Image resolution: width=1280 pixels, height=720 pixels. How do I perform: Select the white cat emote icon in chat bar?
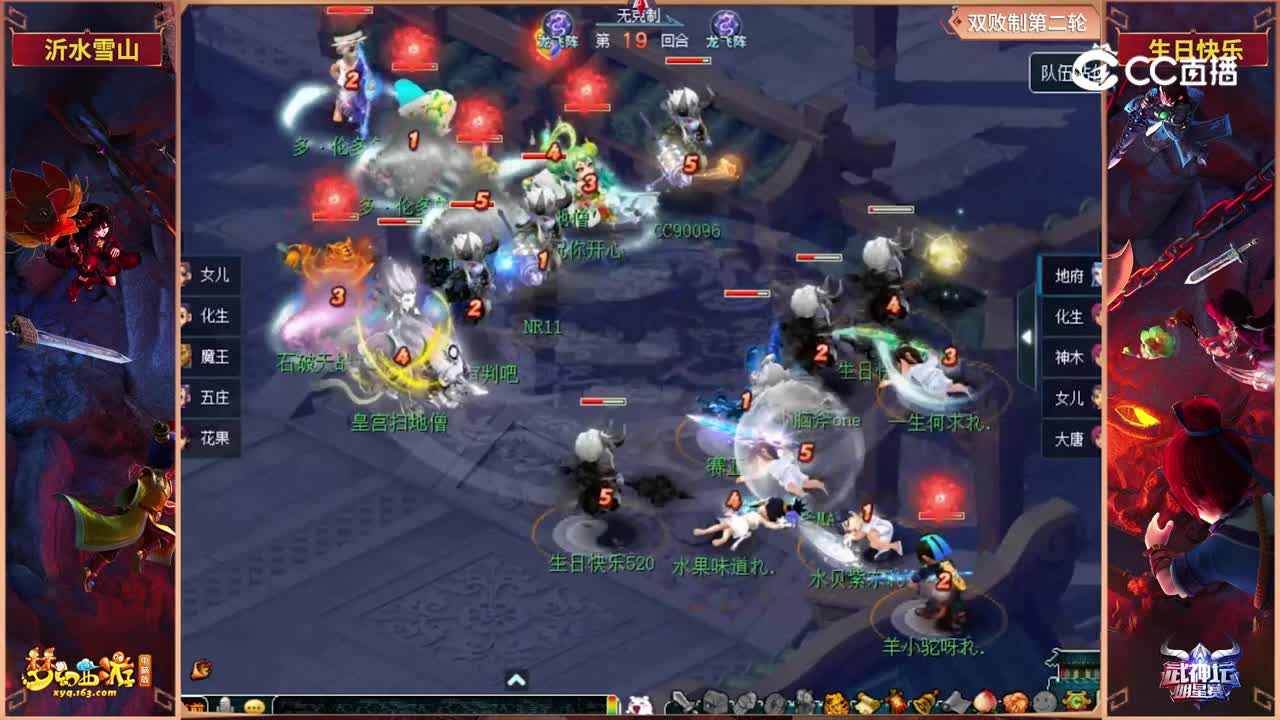[x=638, y=704]
